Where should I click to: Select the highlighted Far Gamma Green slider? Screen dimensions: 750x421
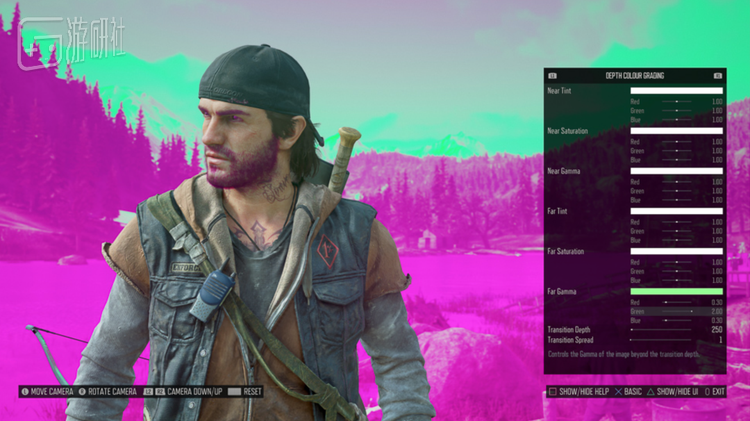(676, 311)
